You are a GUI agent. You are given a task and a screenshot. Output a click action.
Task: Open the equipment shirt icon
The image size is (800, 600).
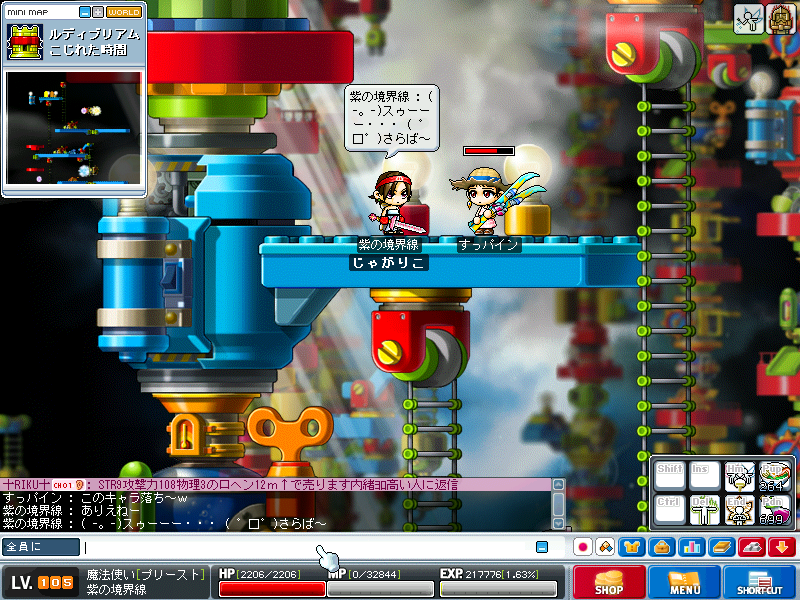pyautogui.click(x=632, y=547)
